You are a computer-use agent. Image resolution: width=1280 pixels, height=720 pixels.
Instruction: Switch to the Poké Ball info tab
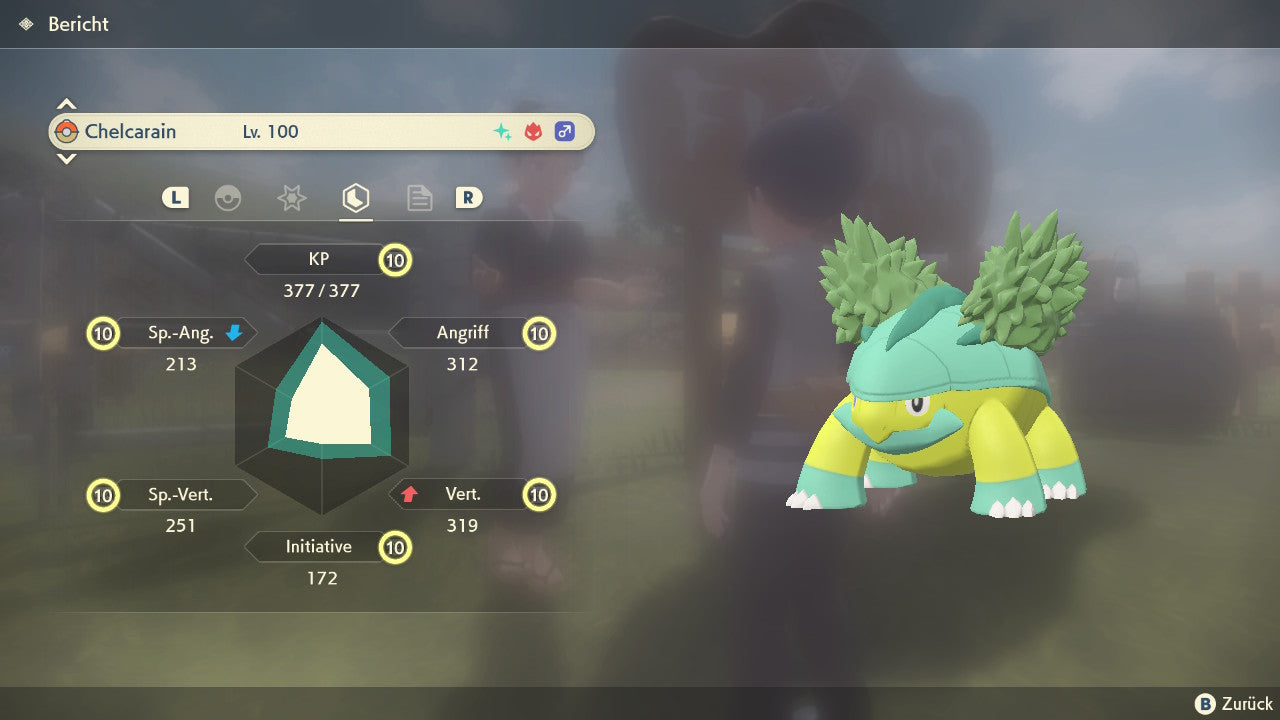click(x=228, y=198)
